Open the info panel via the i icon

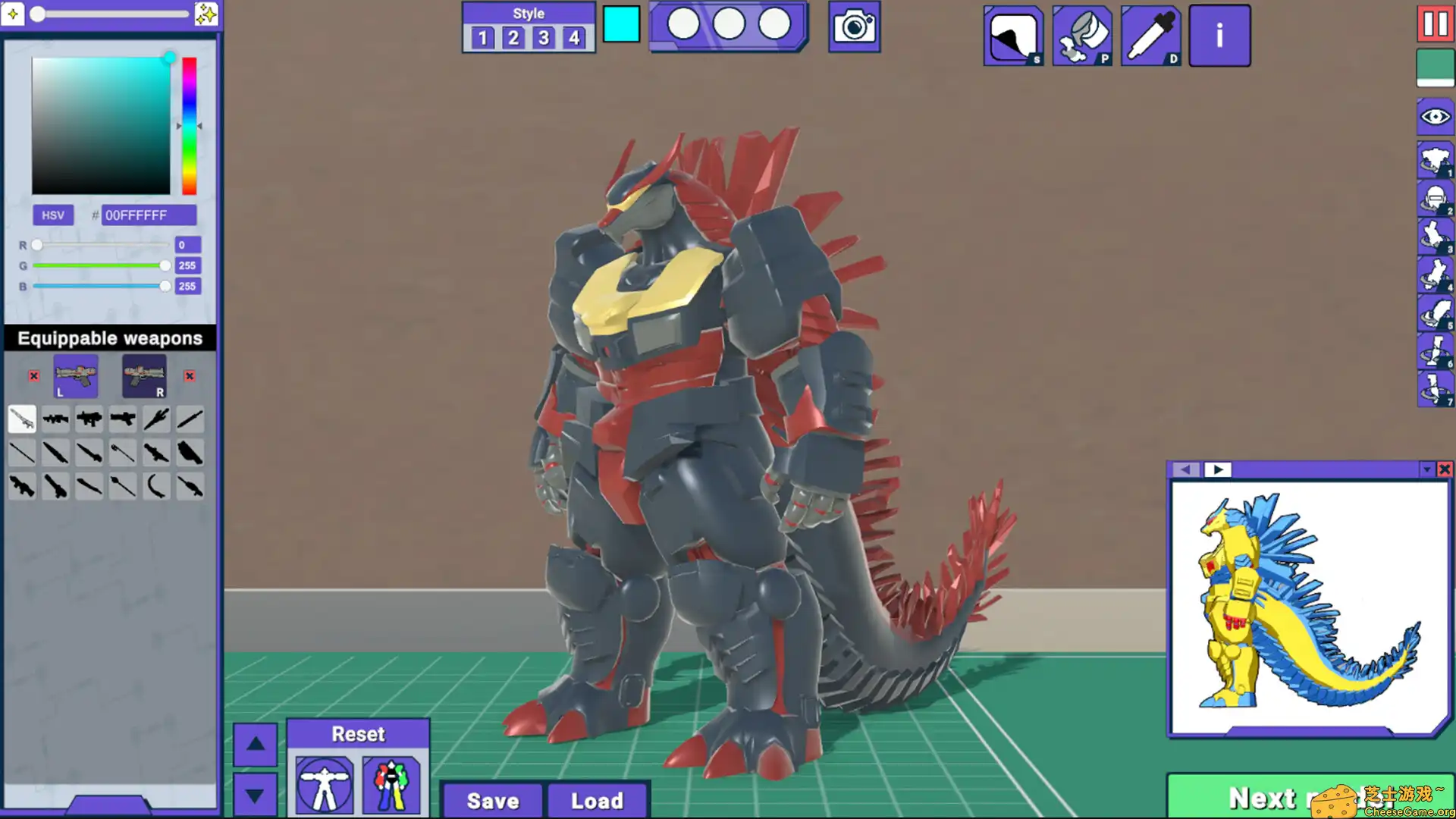click(x=1219, y=34)
